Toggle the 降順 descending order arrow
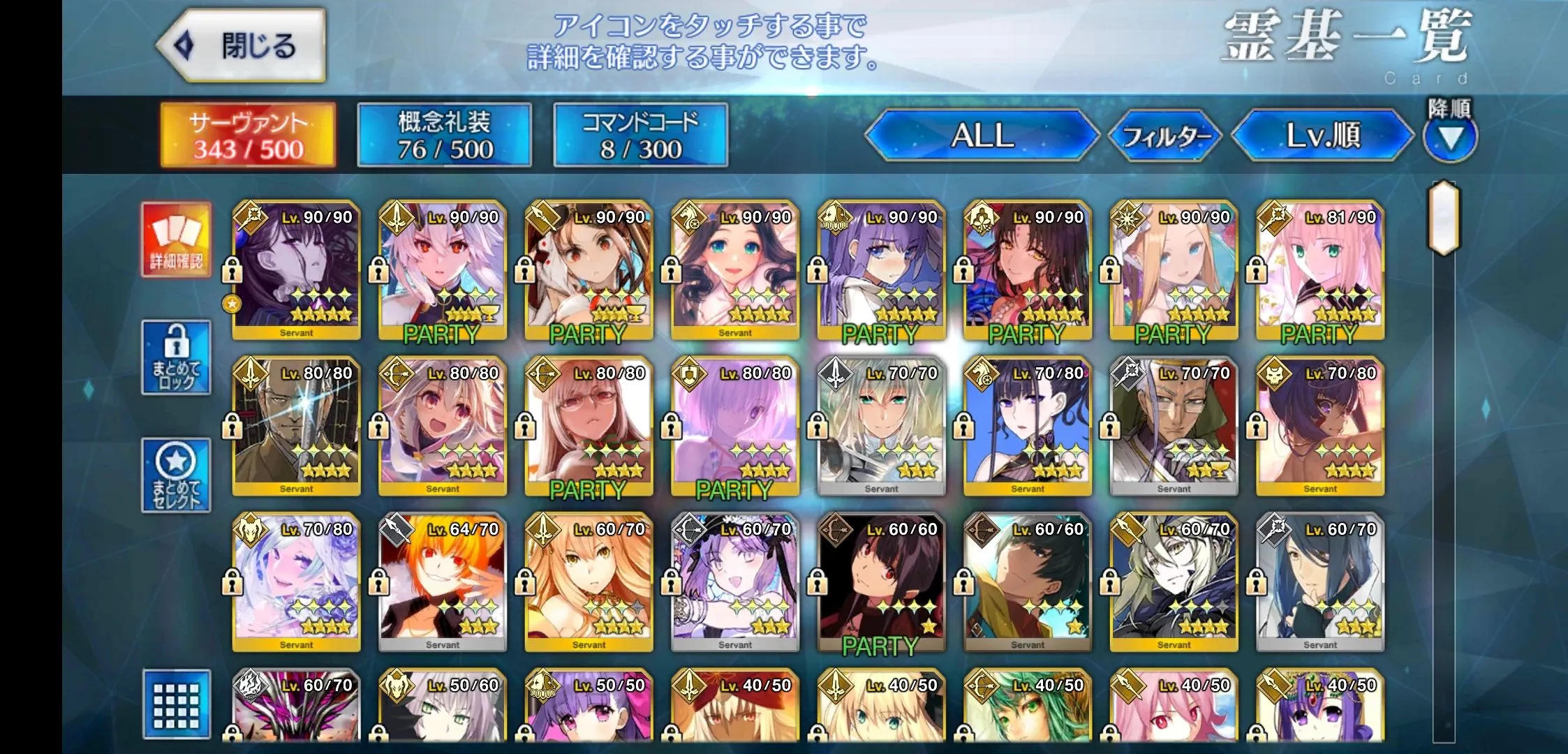This screenshot has width=1568, height=754. tap(1450, 138)
